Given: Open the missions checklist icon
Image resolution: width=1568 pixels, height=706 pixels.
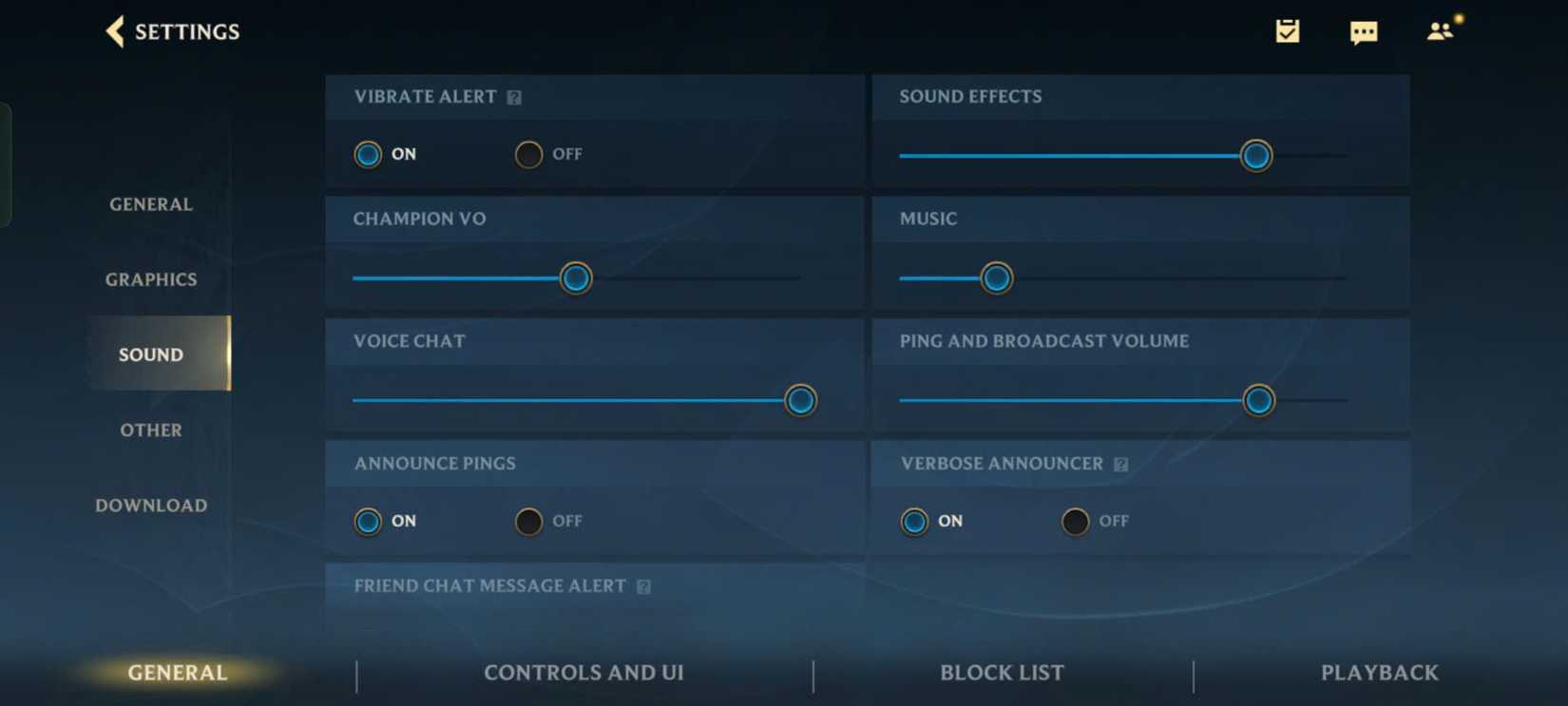Looking at the screenshot, I should point(1288,31).
